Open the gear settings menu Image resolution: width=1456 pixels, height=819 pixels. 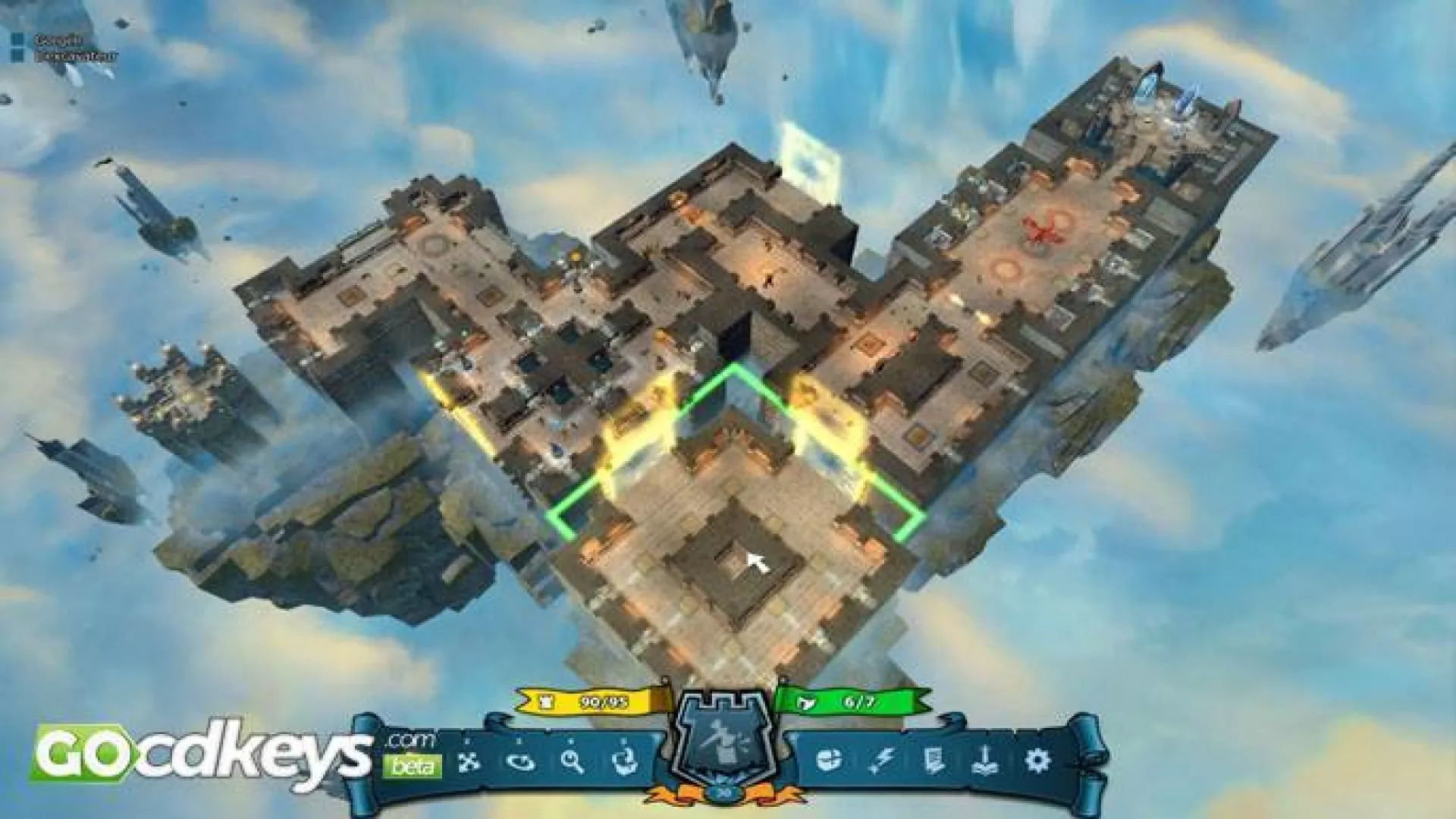(1037, 759)
